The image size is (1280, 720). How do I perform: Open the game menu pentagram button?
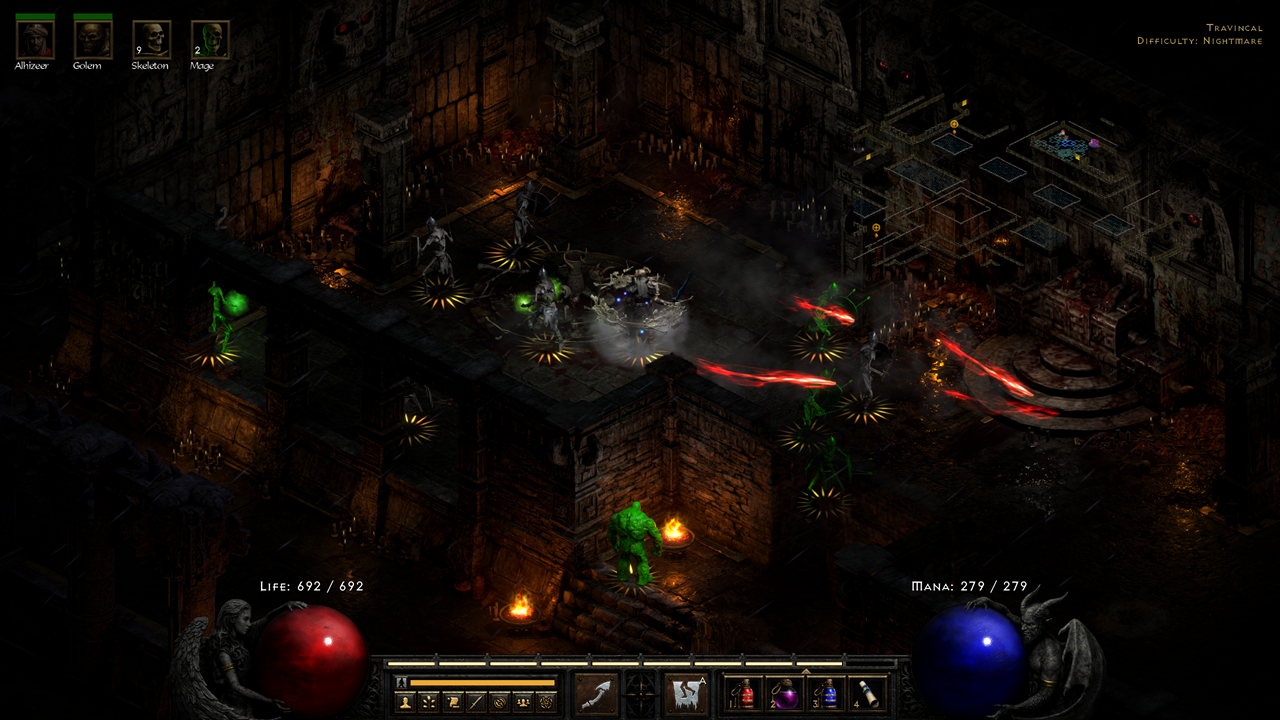click(546, 702)
